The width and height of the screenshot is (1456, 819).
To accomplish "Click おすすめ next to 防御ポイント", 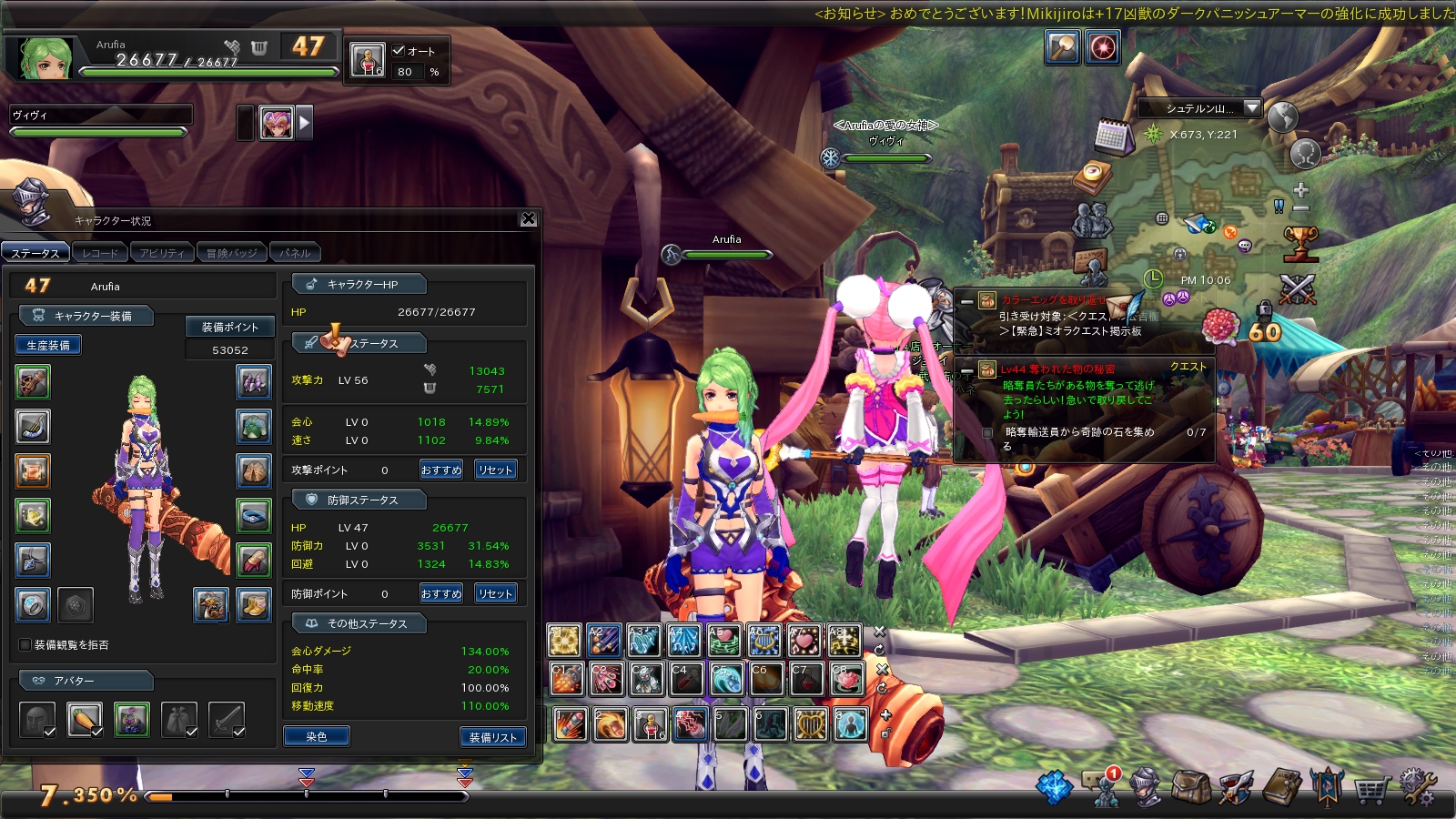I will coord(441,593).
